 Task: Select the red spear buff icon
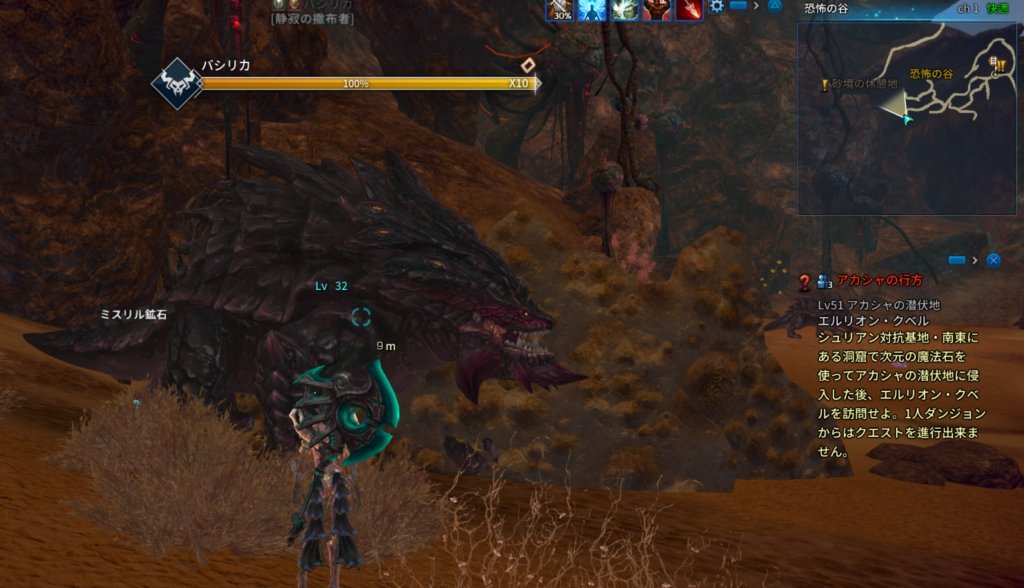click(x=689, y=9)
